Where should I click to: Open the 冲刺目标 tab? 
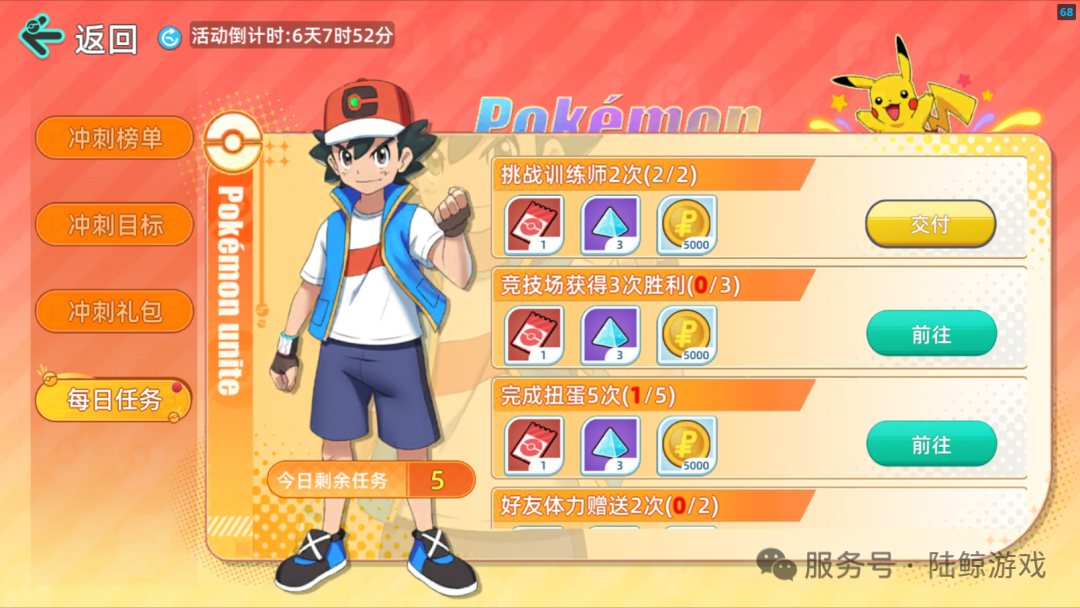point(114,224)
